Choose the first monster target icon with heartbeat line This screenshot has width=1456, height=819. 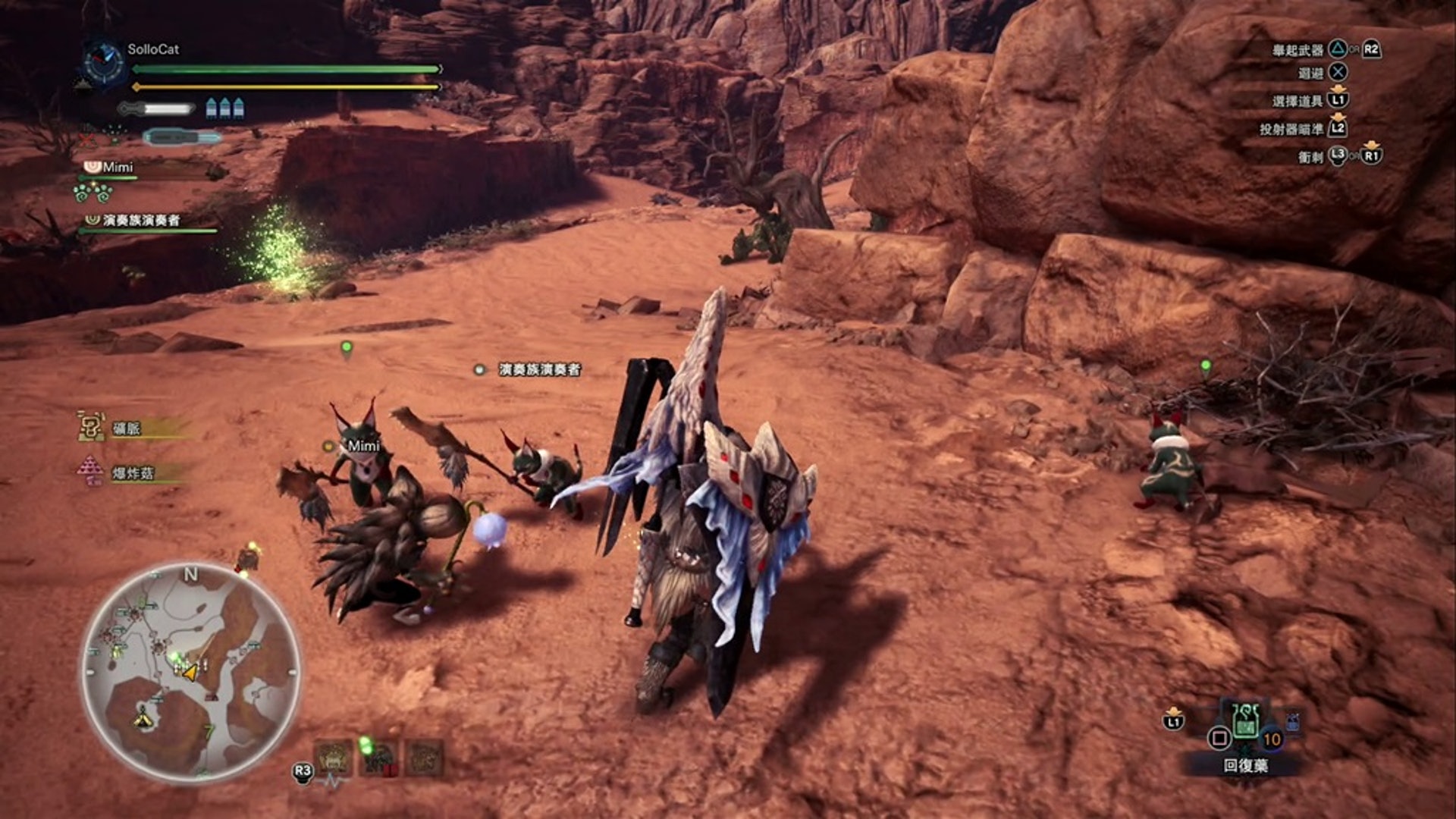tap(334, 757)
